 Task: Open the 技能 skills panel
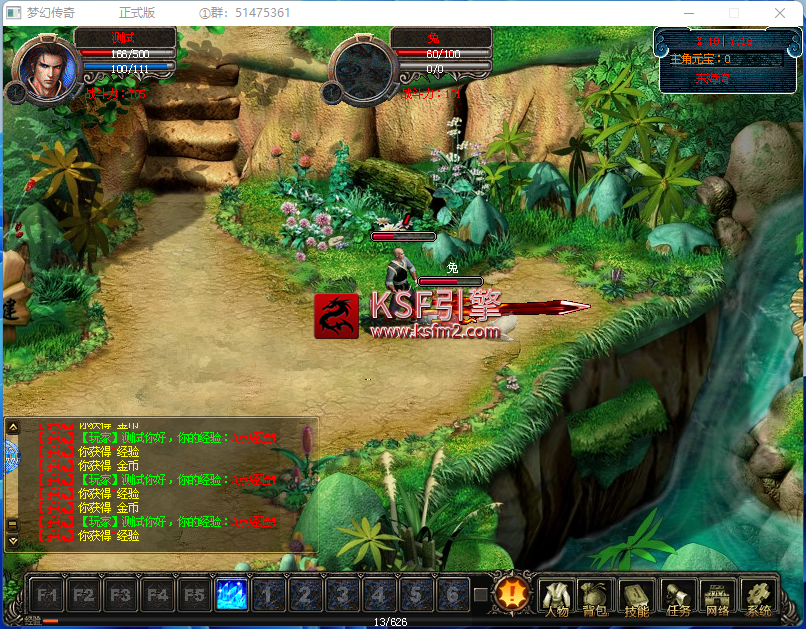click(x=637, y=597)
